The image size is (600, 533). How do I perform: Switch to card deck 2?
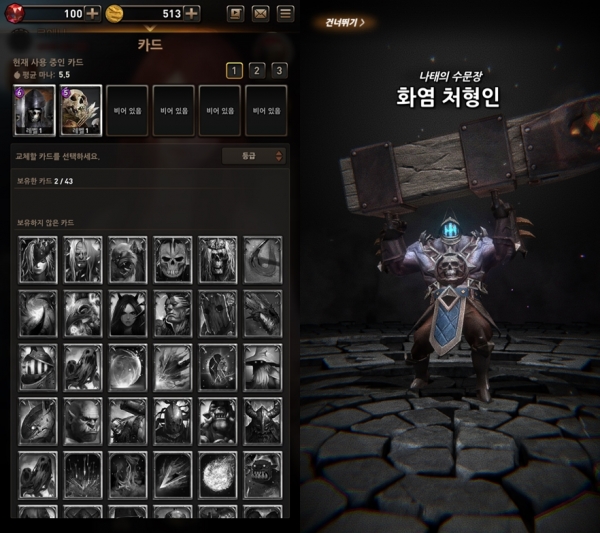click(x=256, y=70)
